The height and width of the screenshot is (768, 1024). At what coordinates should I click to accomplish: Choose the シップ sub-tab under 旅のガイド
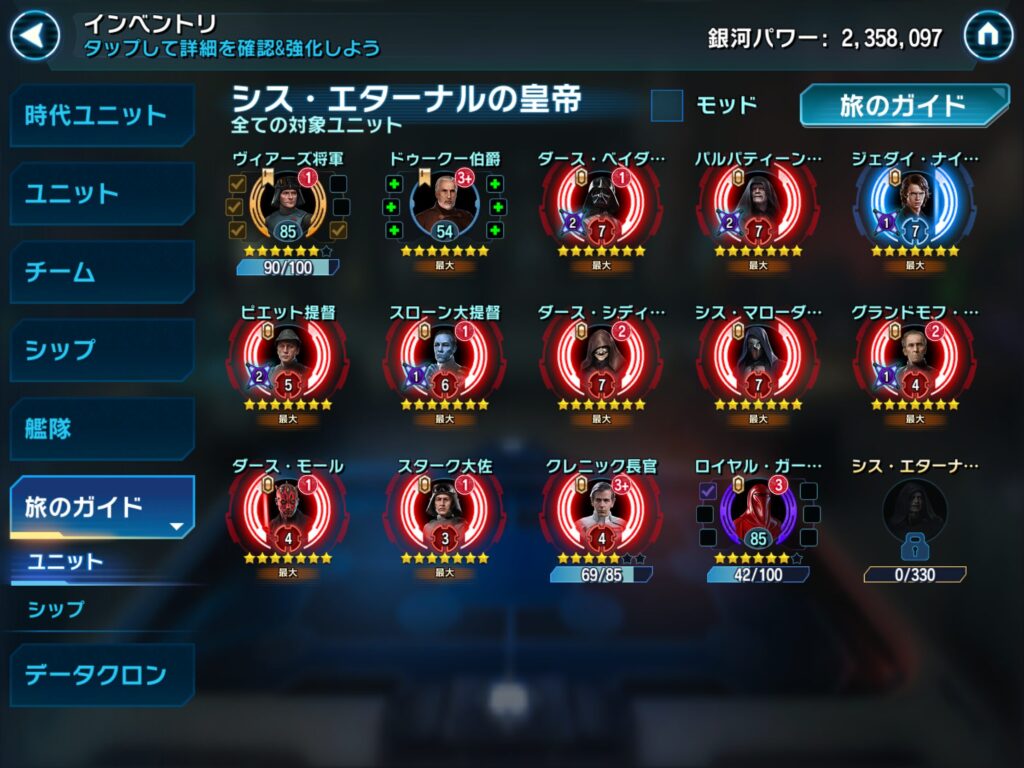tap(57, 608)
